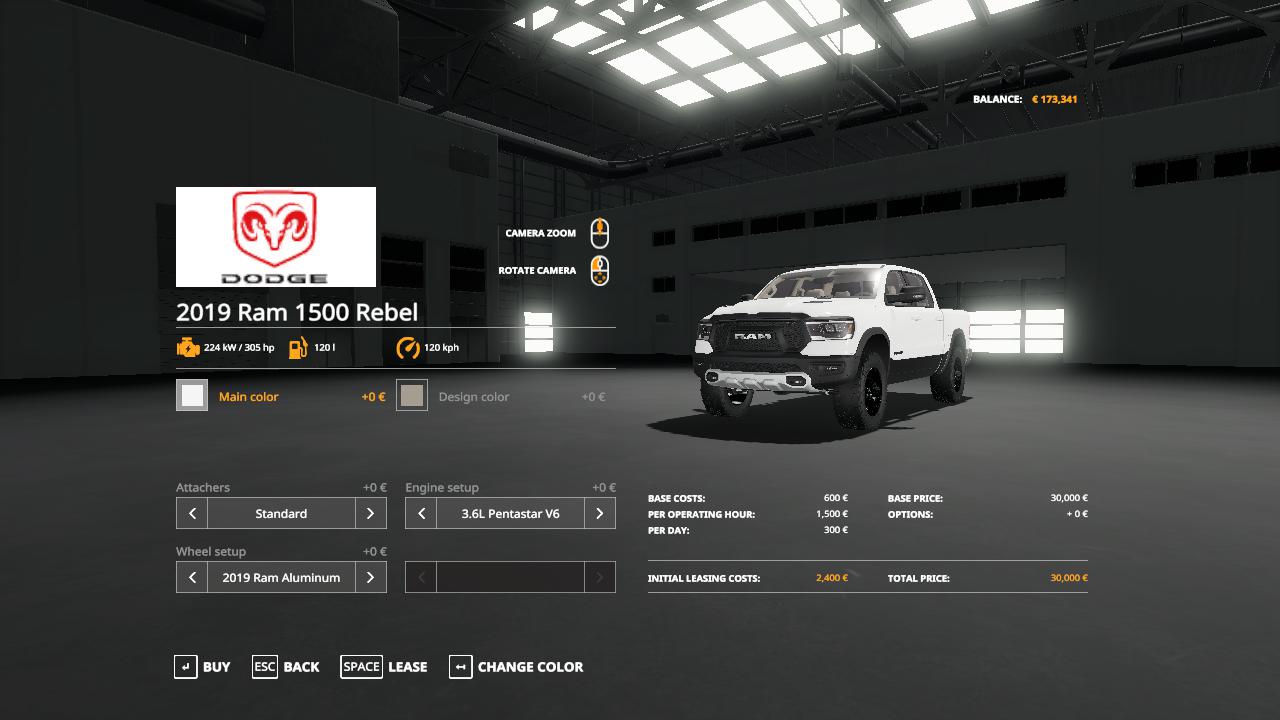Select the white Main color swatch

[x=192, y=396]
